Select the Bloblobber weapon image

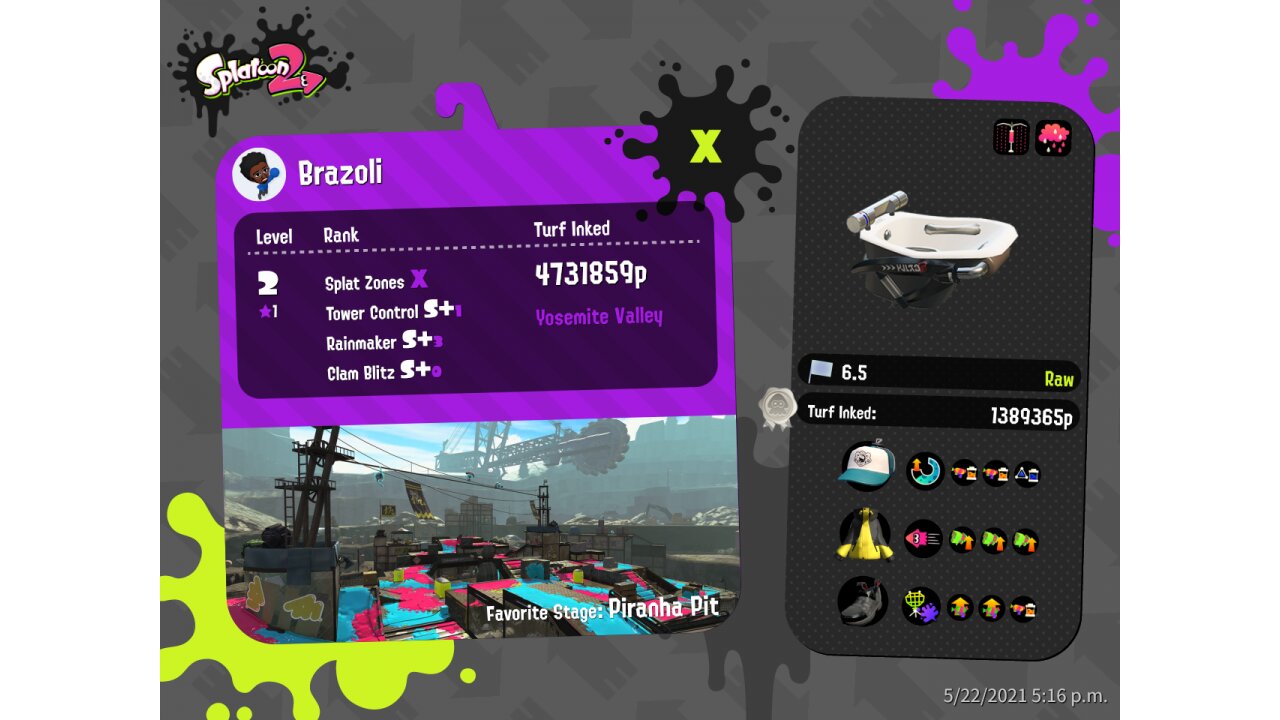(x=931, y=246)
